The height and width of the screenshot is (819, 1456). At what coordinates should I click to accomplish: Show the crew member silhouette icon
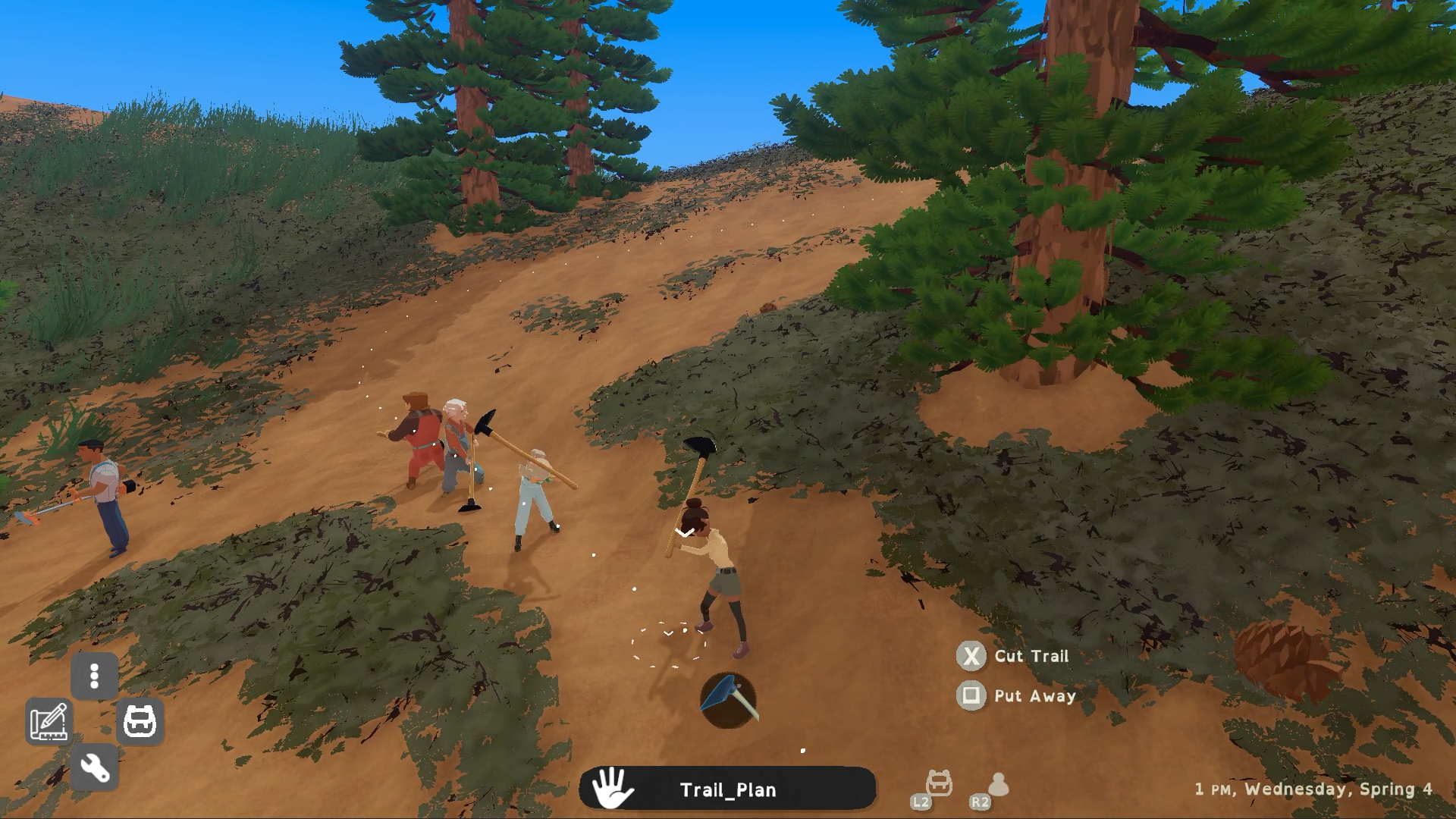click(998, 784)
